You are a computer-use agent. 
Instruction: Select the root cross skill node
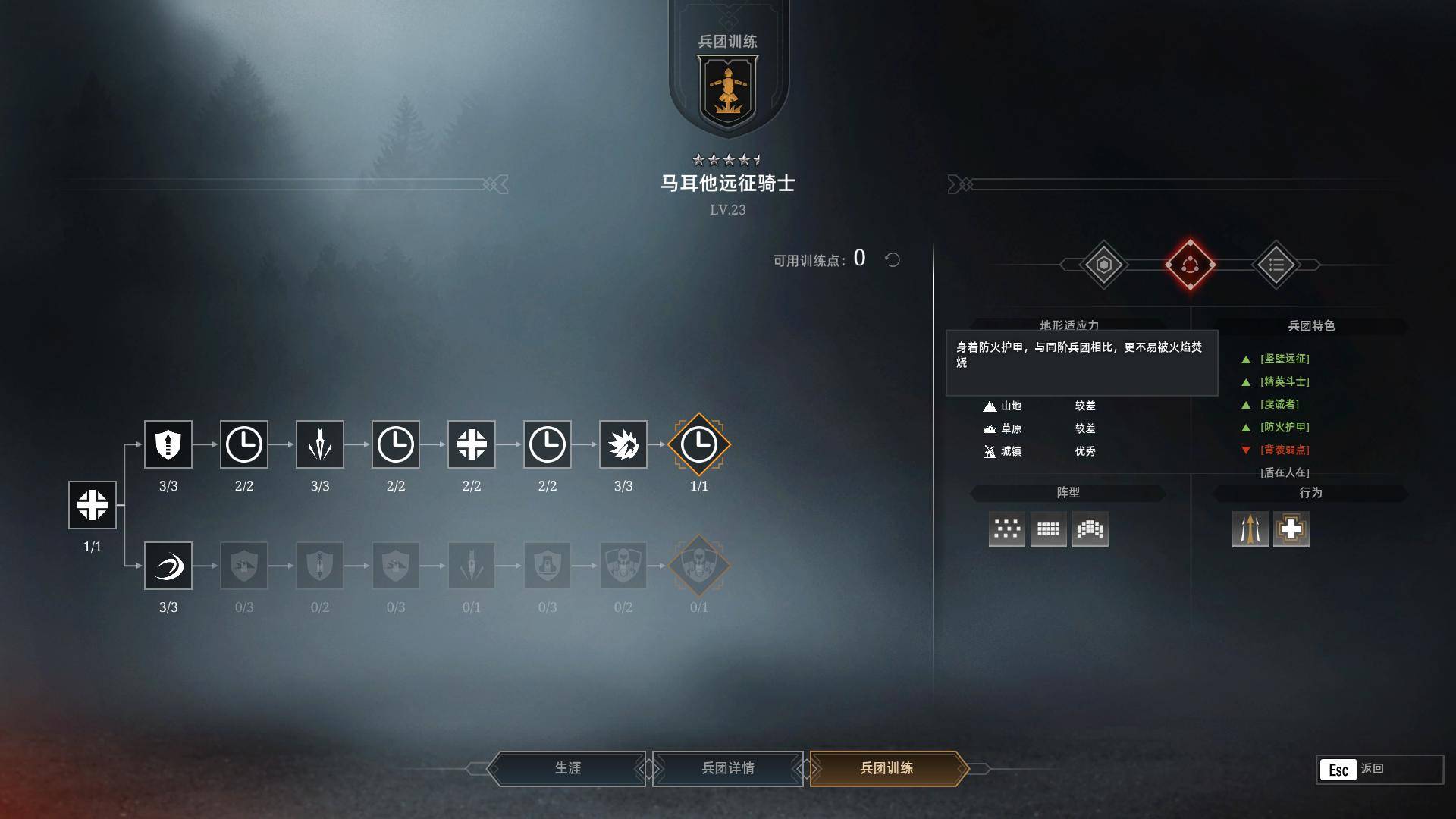[93, 505]
